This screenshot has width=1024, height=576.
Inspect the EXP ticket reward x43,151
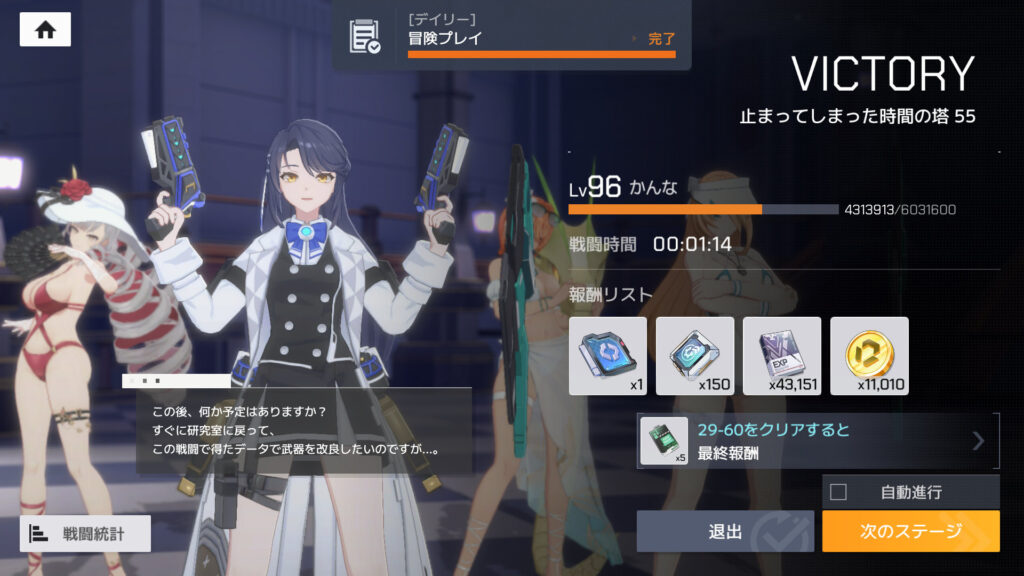[x=782, y=356]
